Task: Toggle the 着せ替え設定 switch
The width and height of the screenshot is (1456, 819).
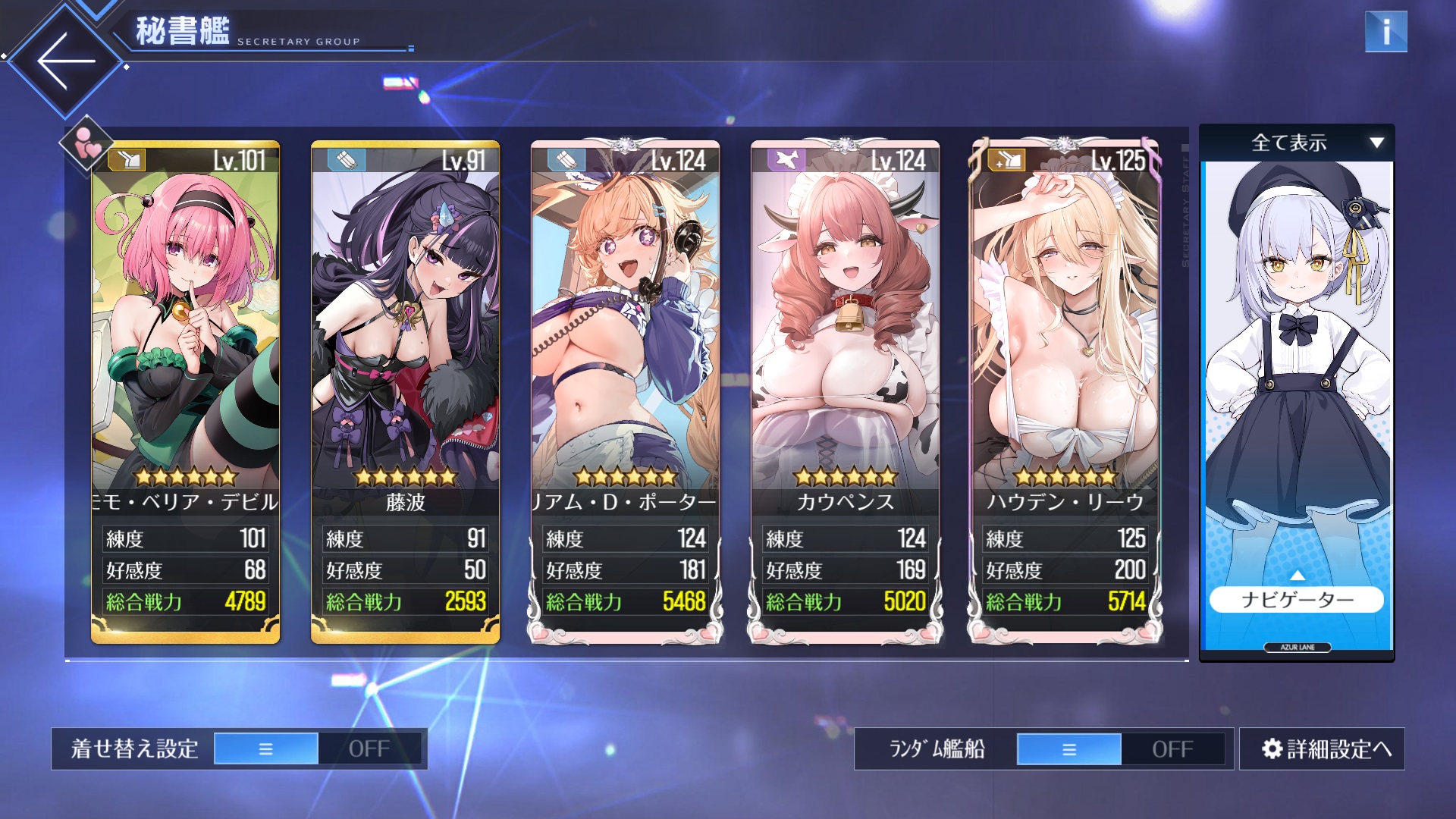Action: coord(317,749)
